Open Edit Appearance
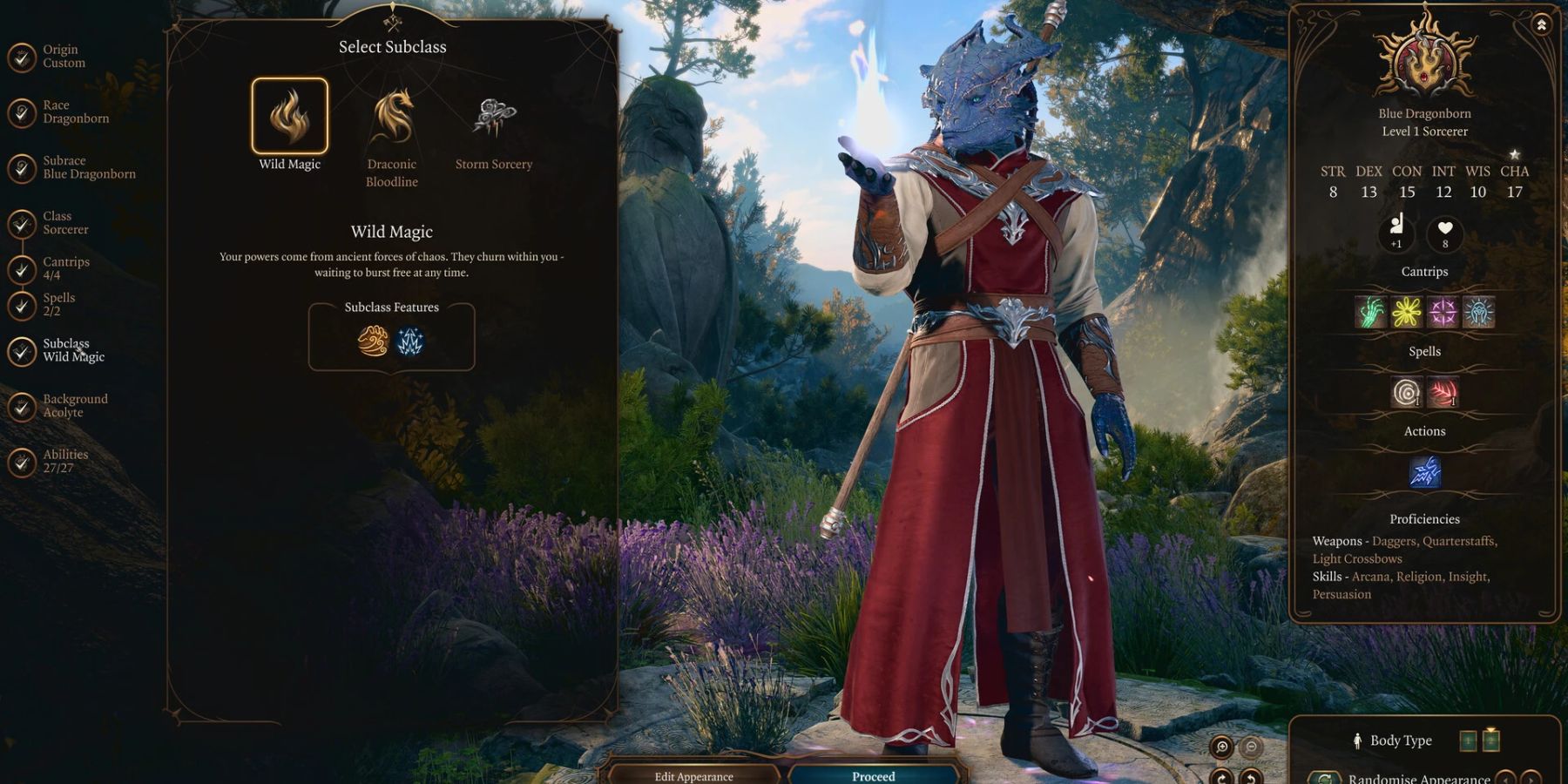The height and width of the screenshot is (784, 1568). [693, 775]
